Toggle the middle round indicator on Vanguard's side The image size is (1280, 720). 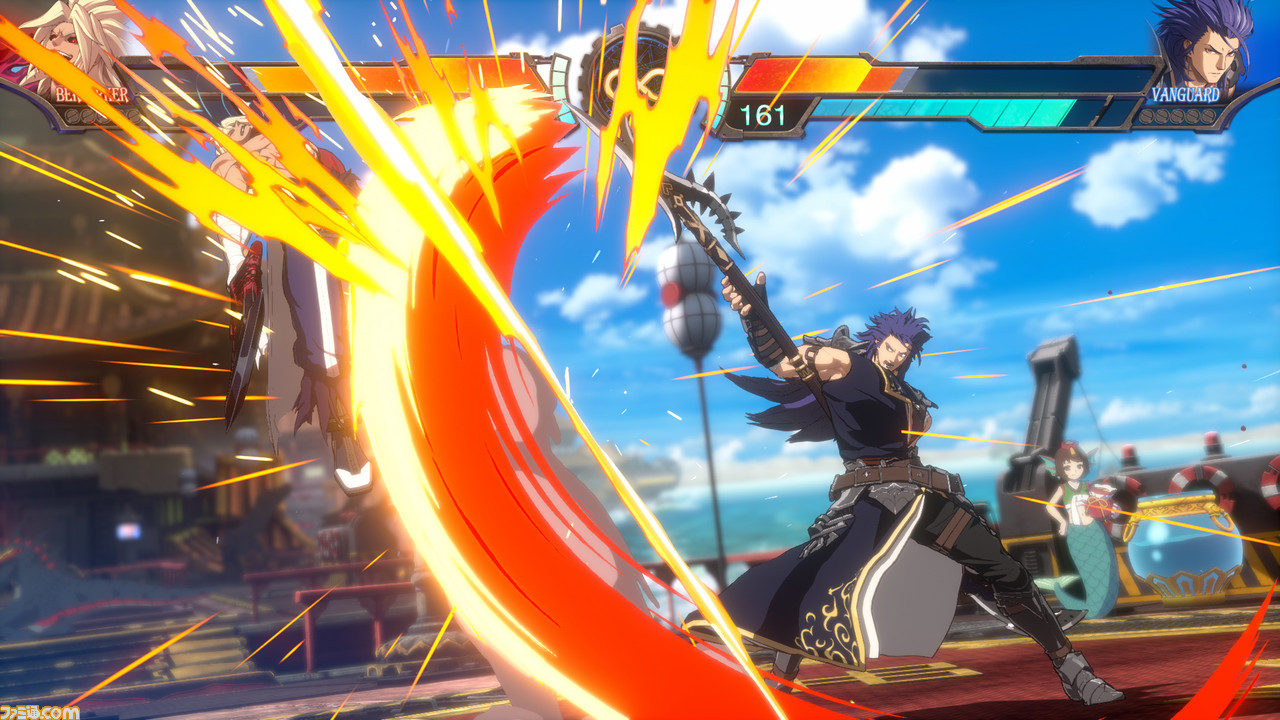click(1178, 117)
